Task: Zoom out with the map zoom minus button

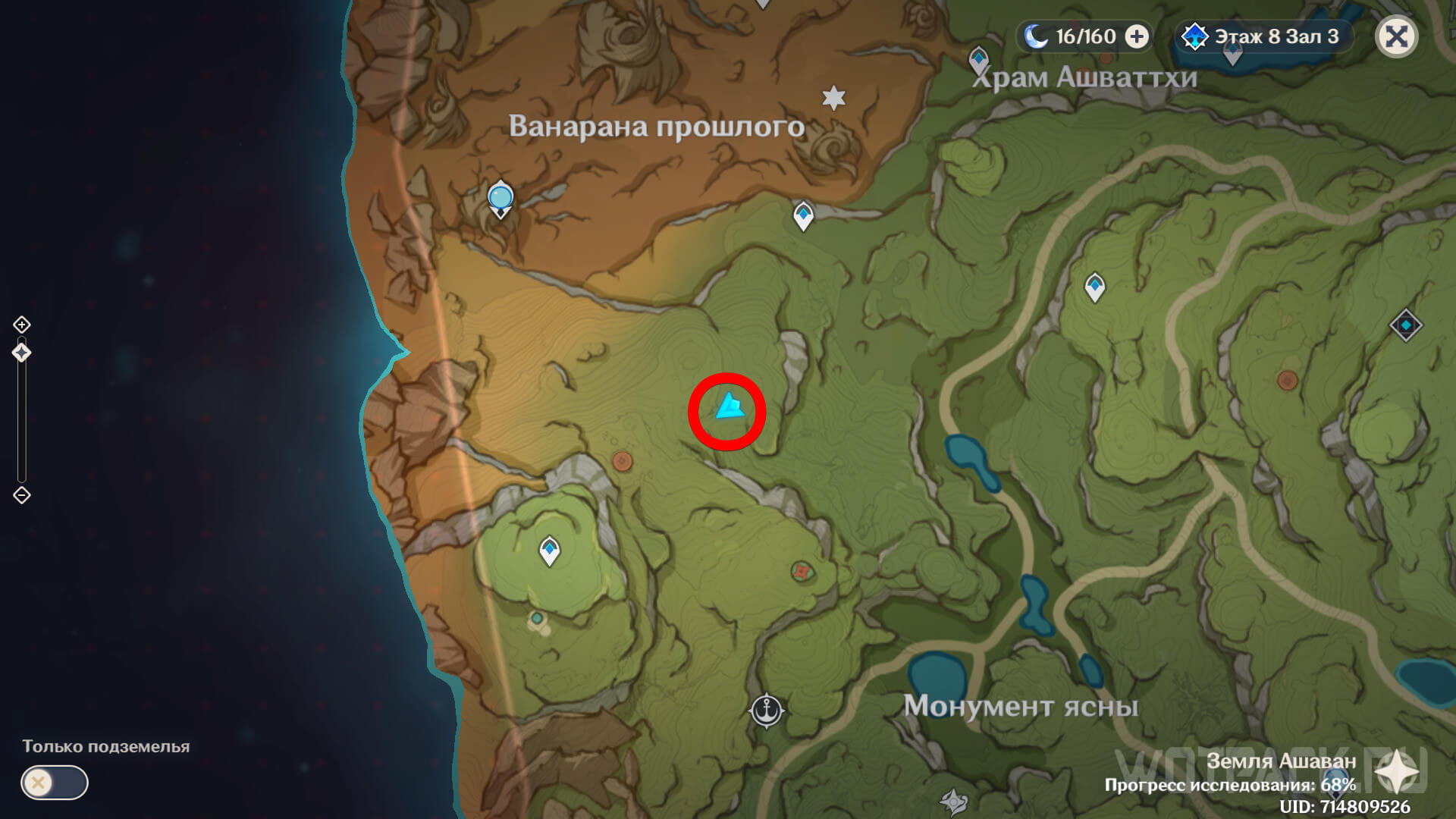Action: click(x=21, y=495)
